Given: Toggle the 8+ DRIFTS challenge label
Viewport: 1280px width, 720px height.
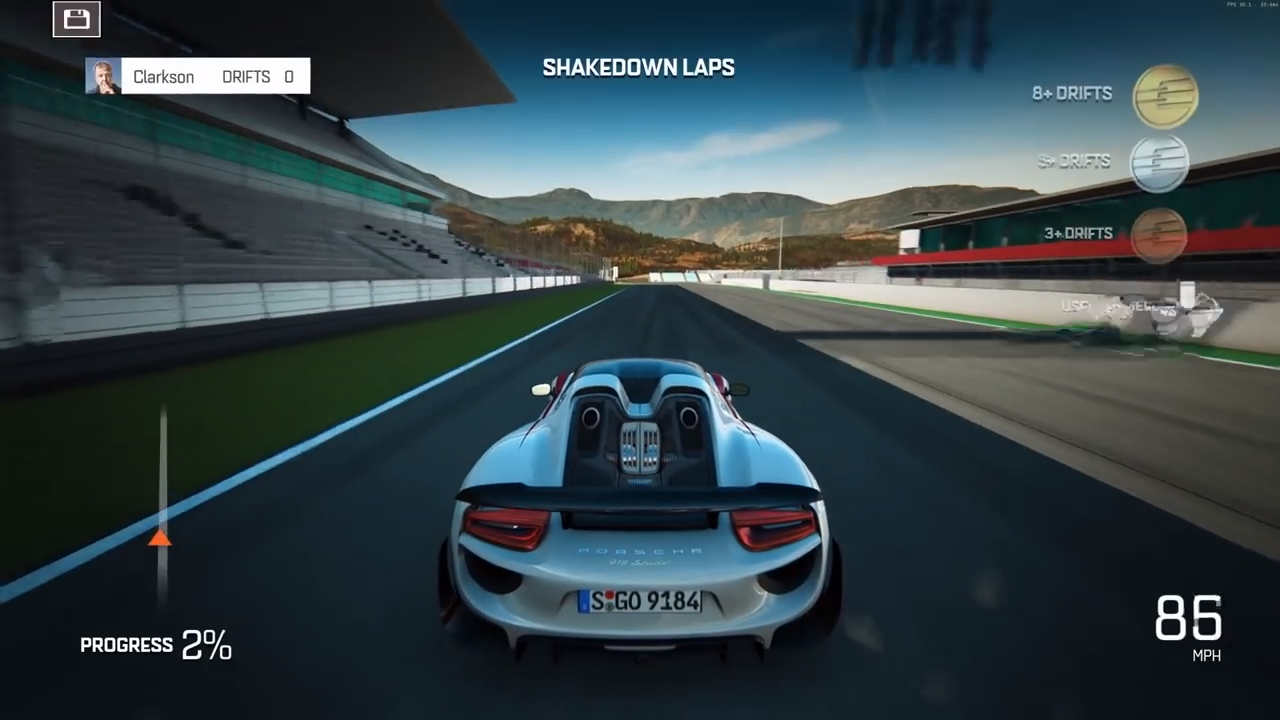Looking at the screenshot, I should pos(1071,93).
